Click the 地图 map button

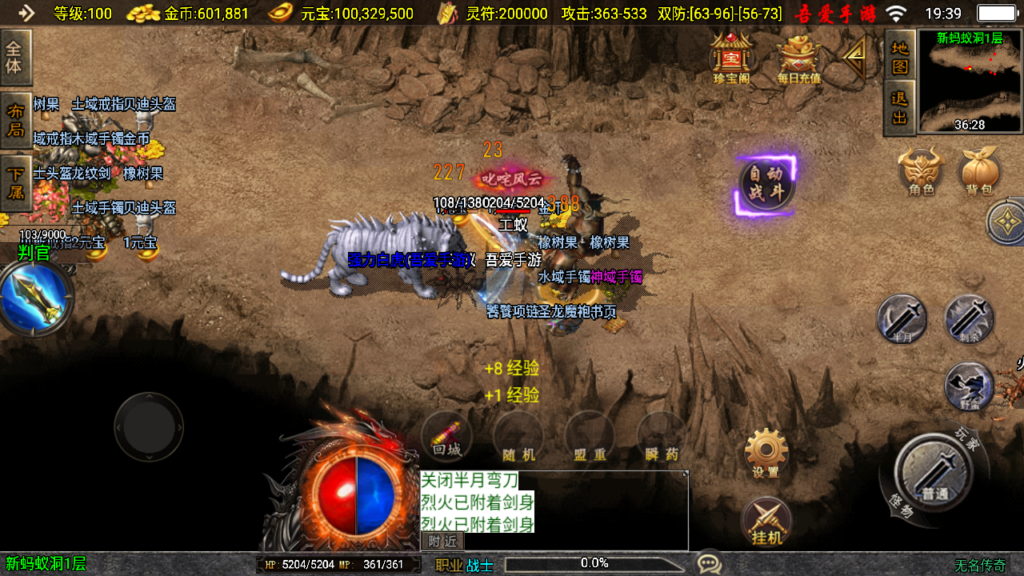(x=900, y=57)
